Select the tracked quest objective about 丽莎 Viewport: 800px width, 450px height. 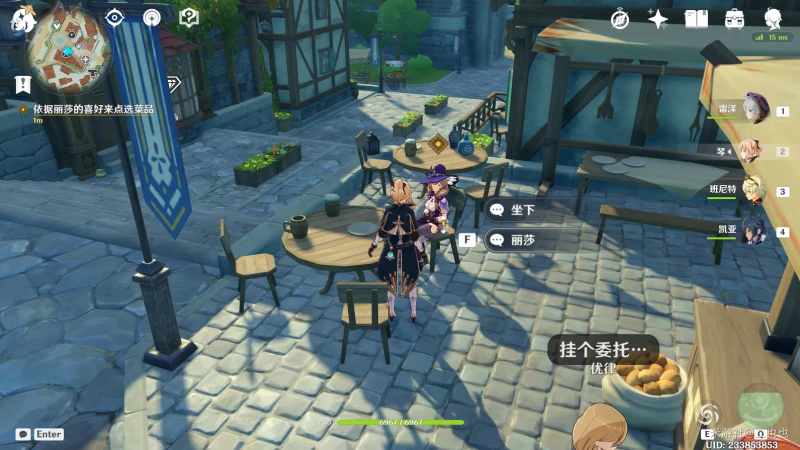(92, 109)
